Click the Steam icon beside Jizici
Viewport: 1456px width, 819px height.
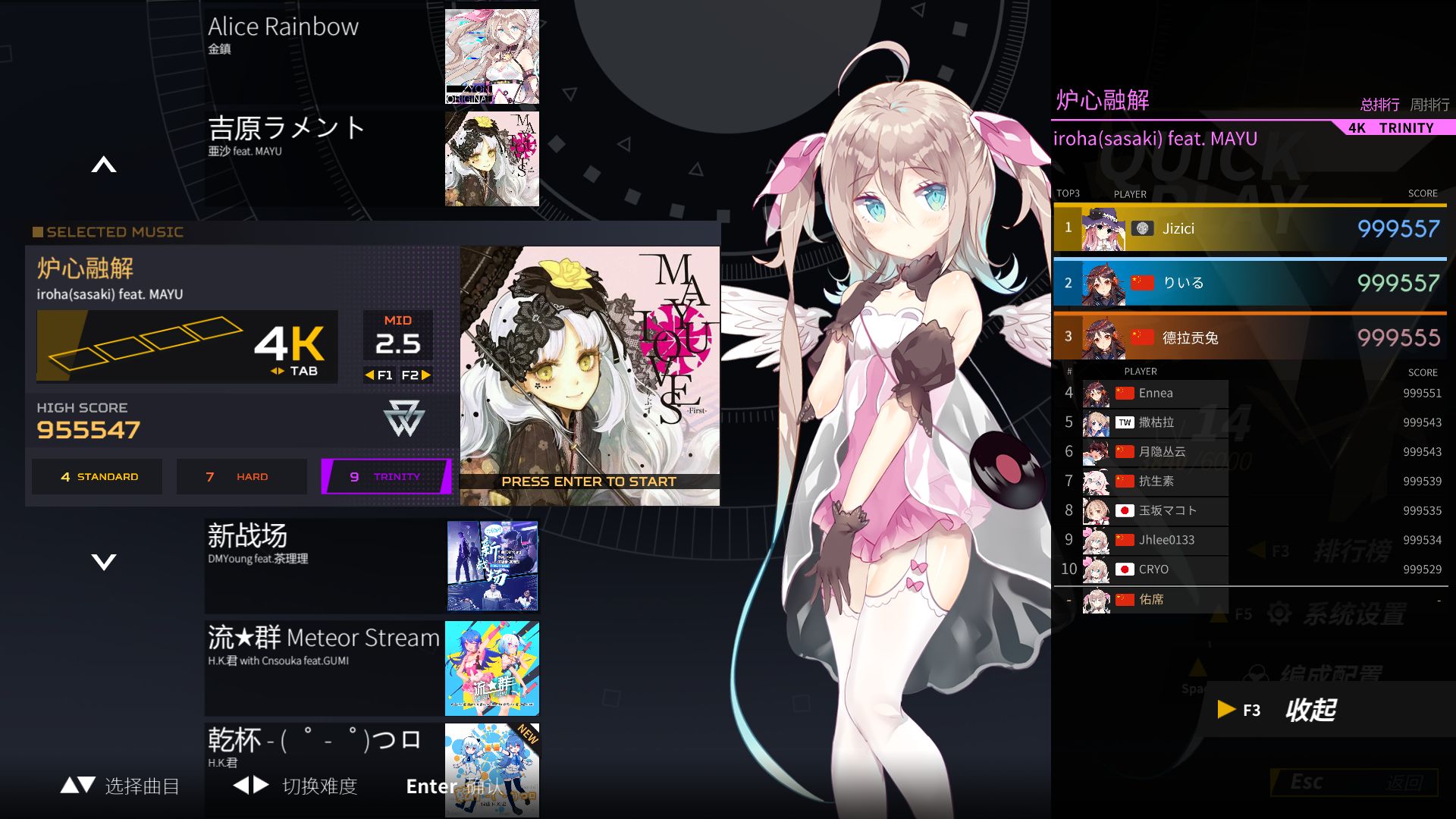point(1141,228)
